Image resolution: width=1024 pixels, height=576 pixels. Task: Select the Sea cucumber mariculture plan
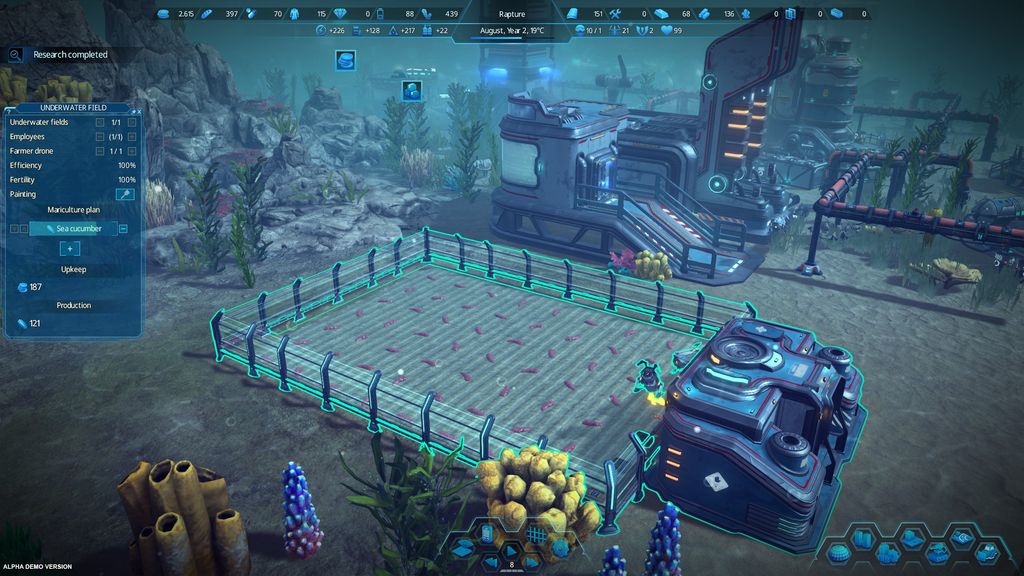(73, 229)
